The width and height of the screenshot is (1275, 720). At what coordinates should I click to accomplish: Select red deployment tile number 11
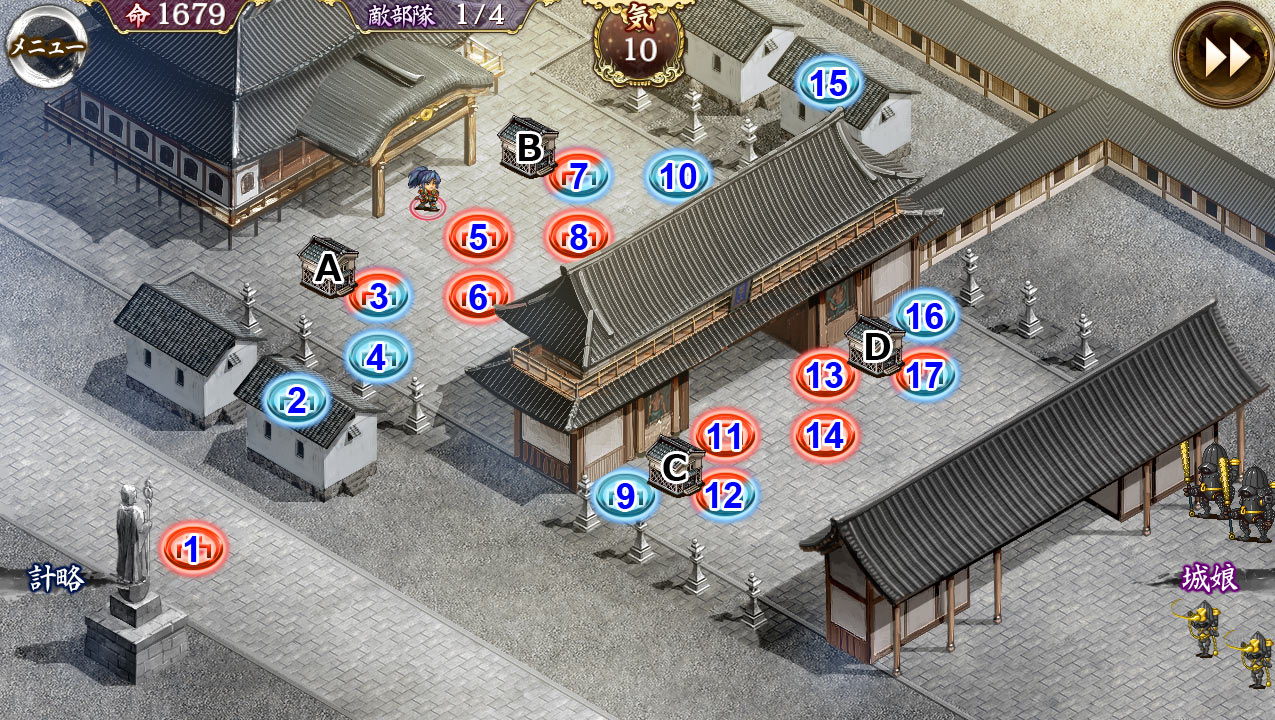pos(724,436)
